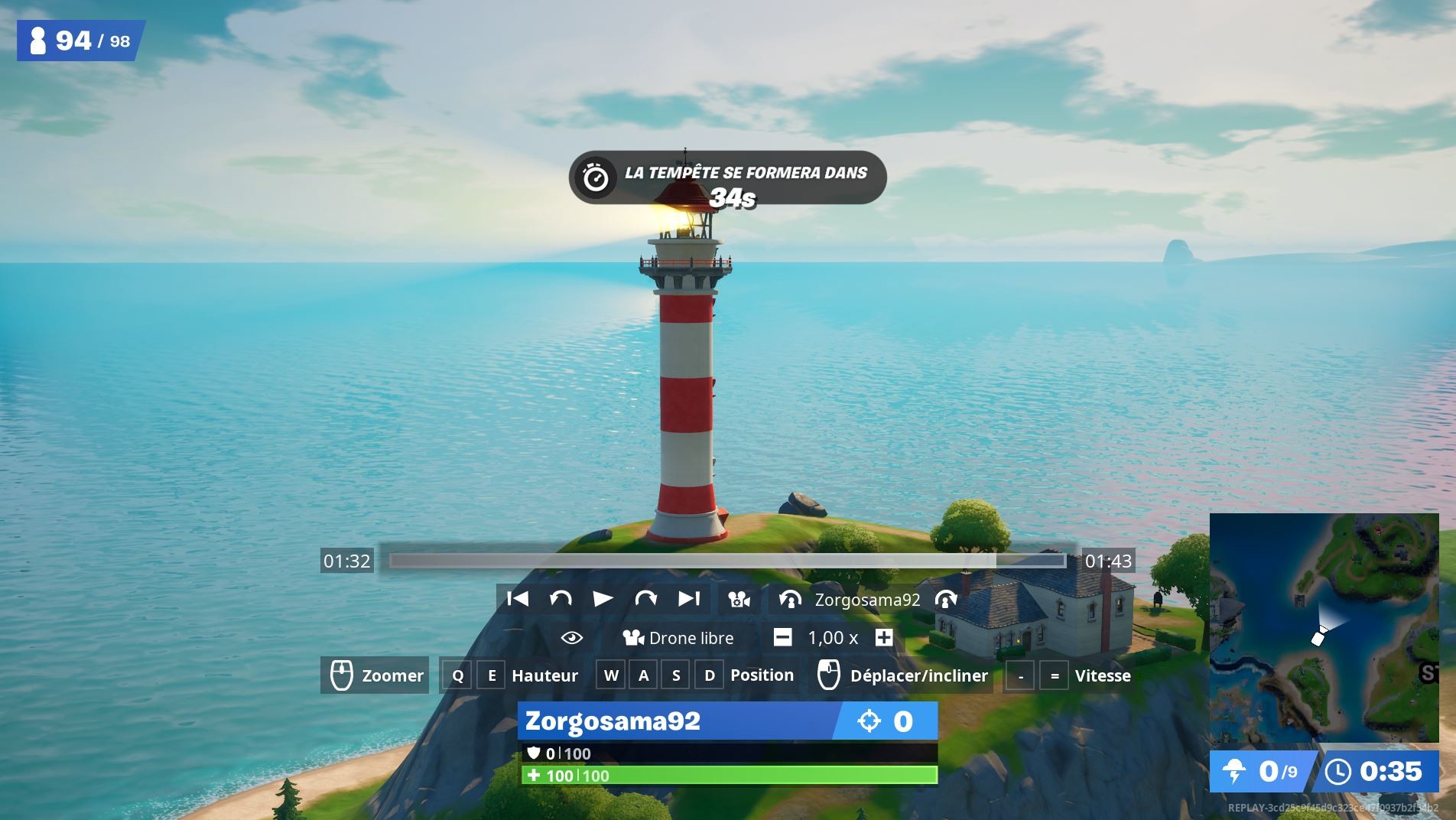
Task: Hide the HUD using the eye toggle
Action: [569, 637]
